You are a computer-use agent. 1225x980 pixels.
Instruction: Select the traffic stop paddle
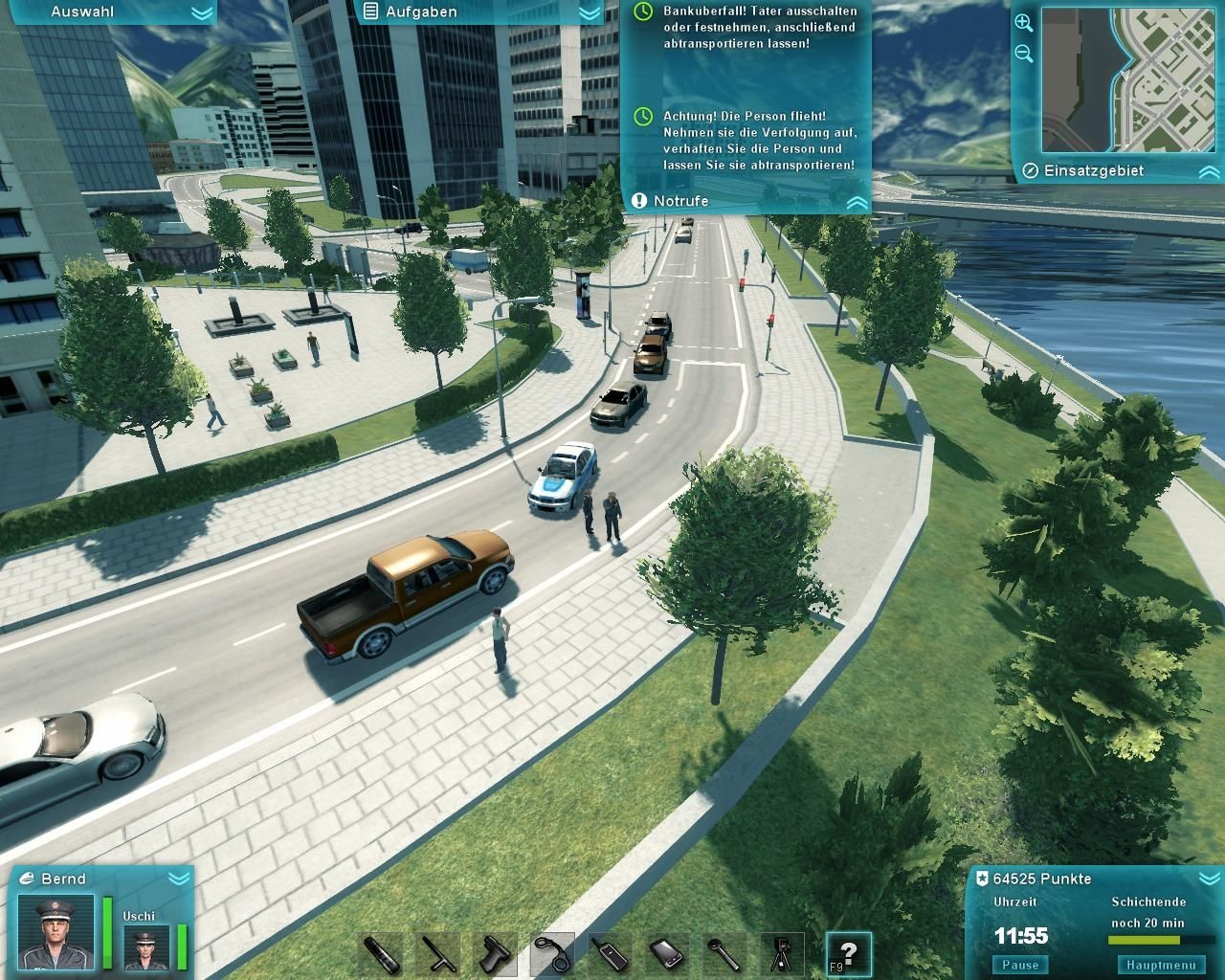724,954
